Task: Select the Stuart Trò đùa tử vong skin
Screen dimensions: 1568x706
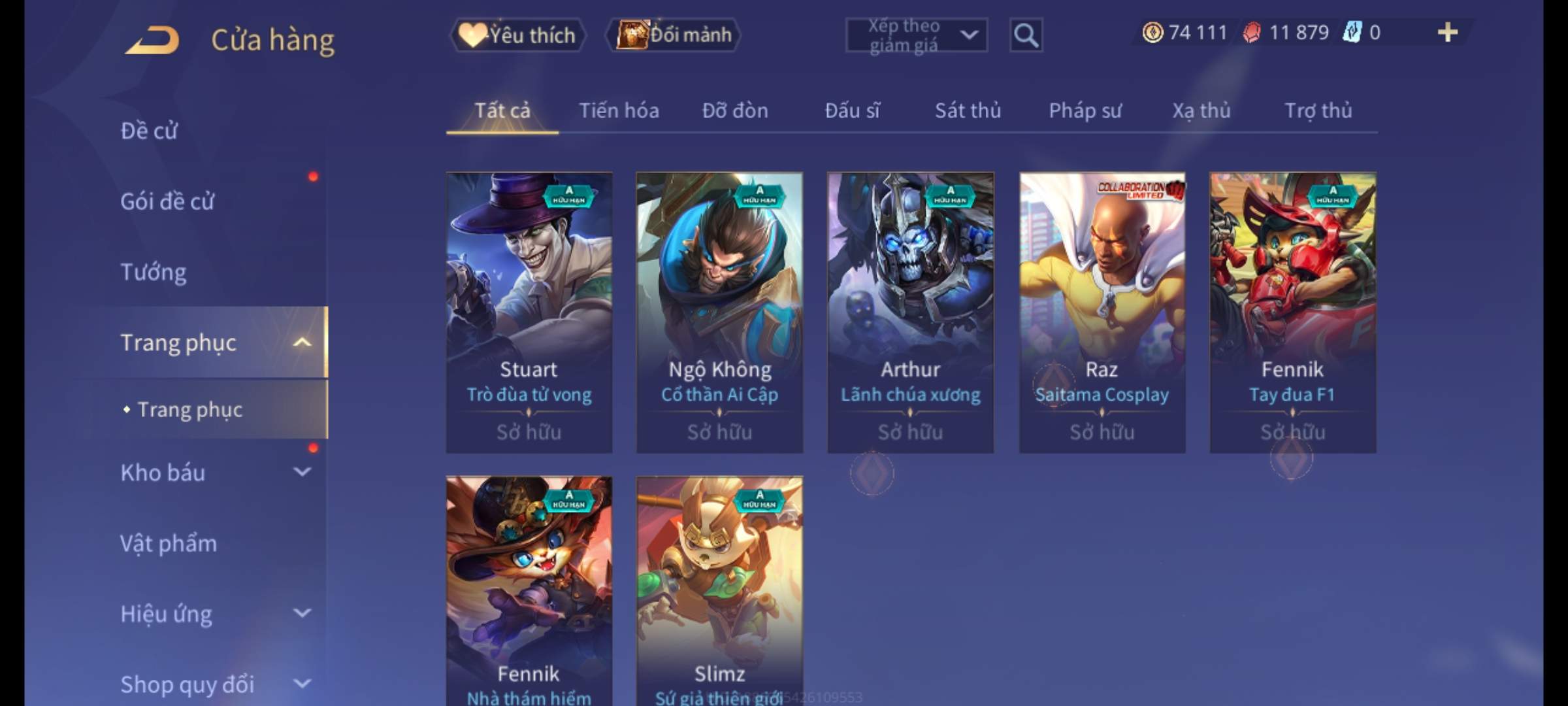Action: (x=529, y=312)
